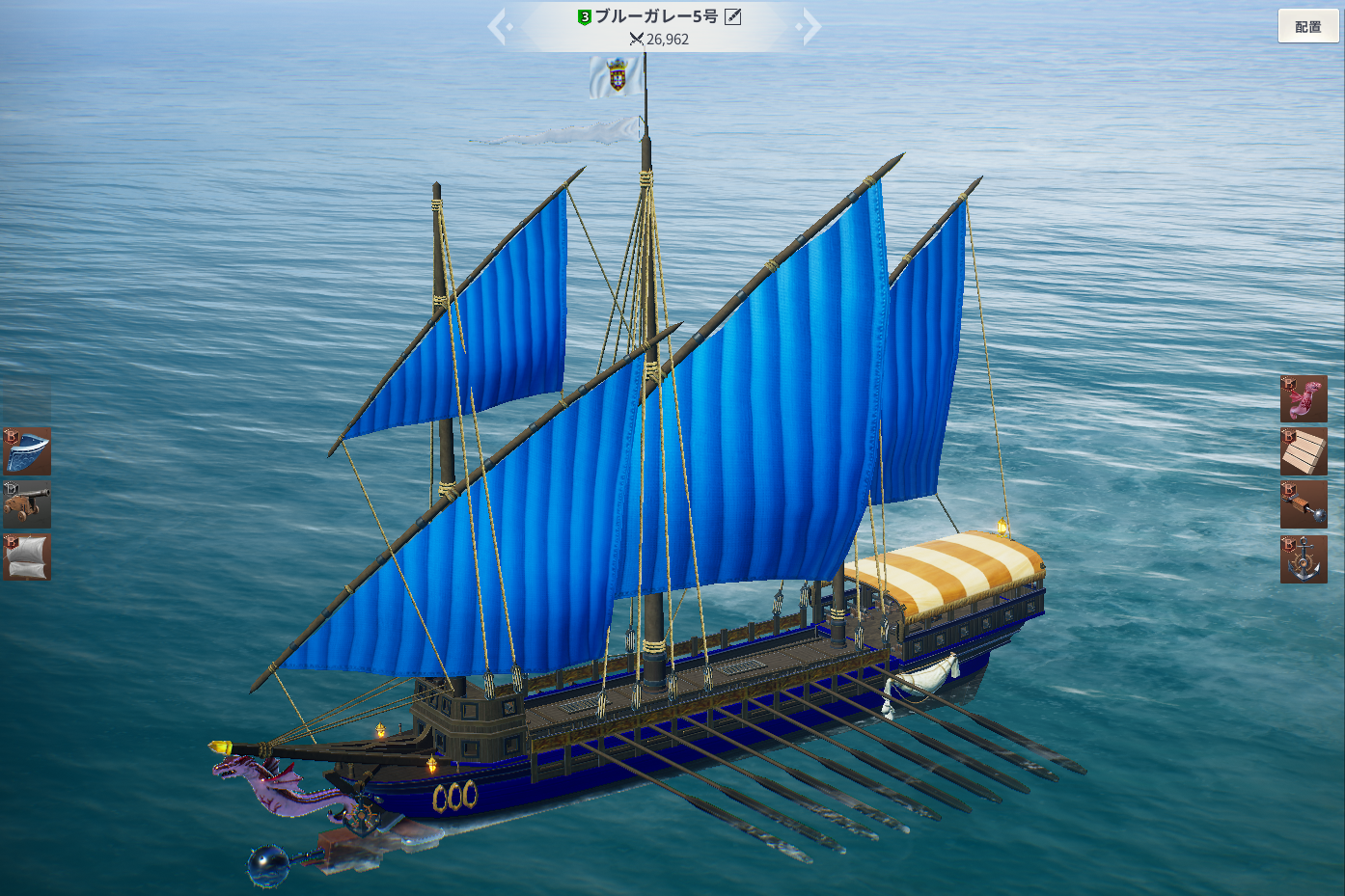
Task: Switch to the previous ship with left arrow
Action: point(499,27)
